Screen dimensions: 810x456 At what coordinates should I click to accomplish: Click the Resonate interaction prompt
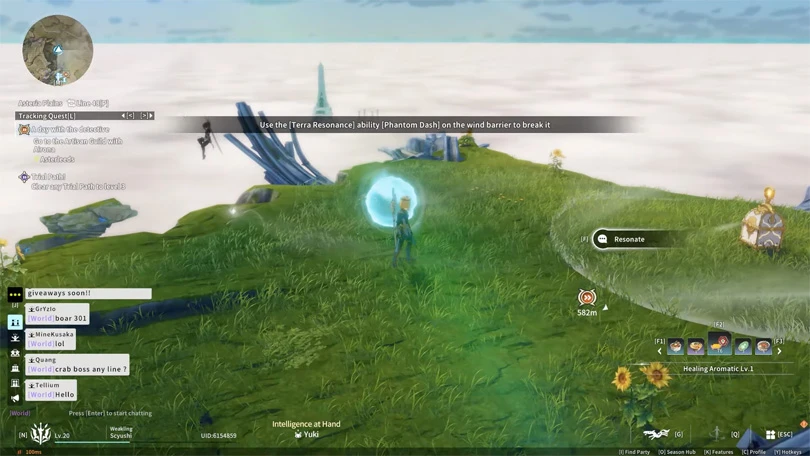(x=628, y=239)
